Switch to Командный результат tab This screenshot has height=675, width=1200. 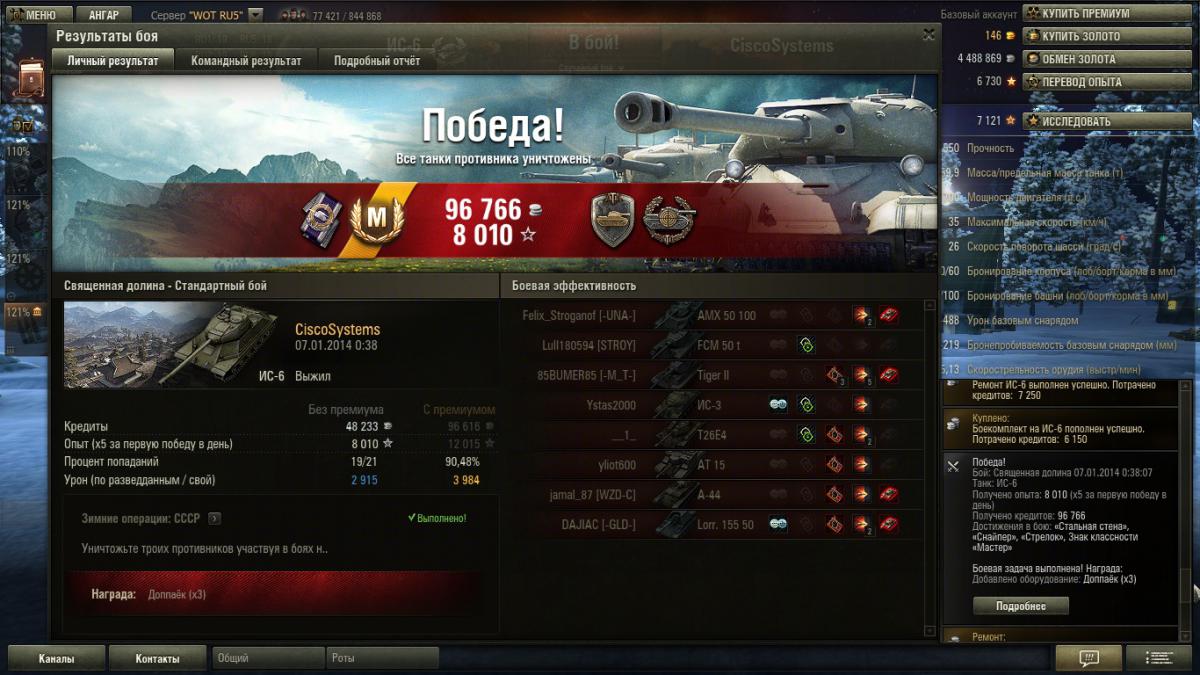point(246,60)
